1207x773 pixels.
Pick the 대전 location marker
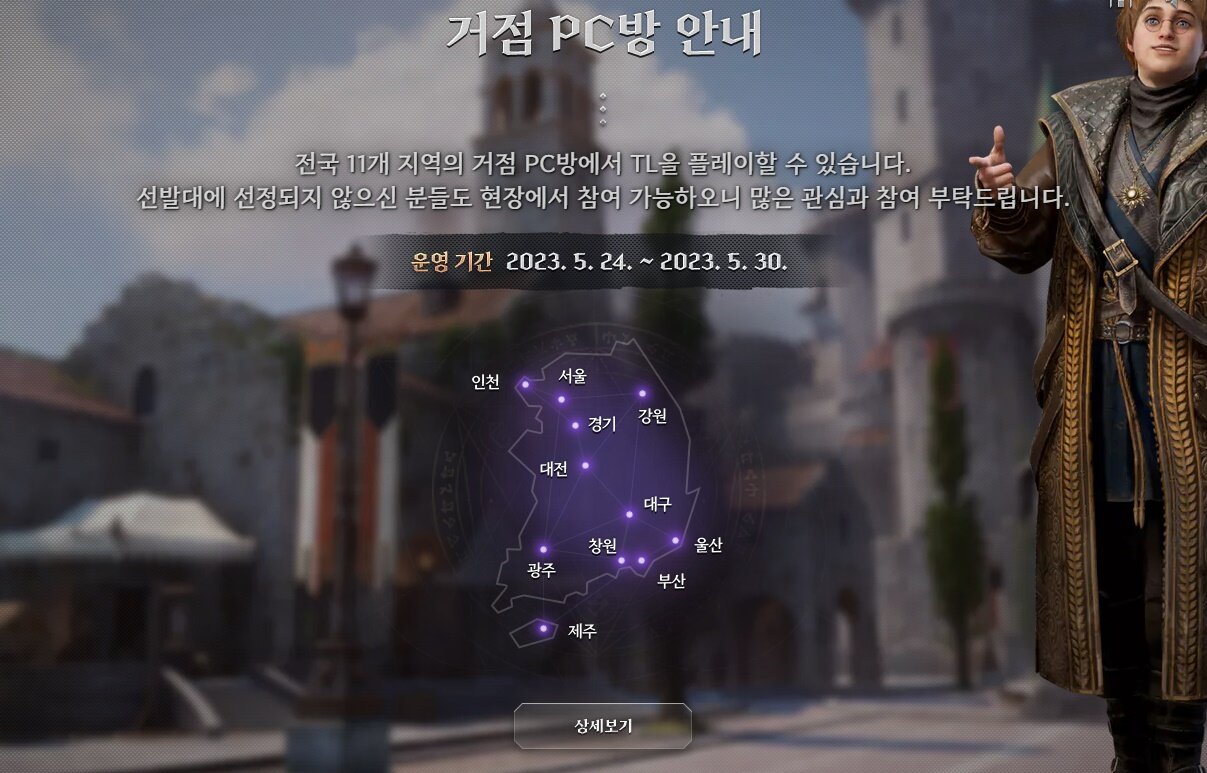pyautogui.click(x=585, y=465)
